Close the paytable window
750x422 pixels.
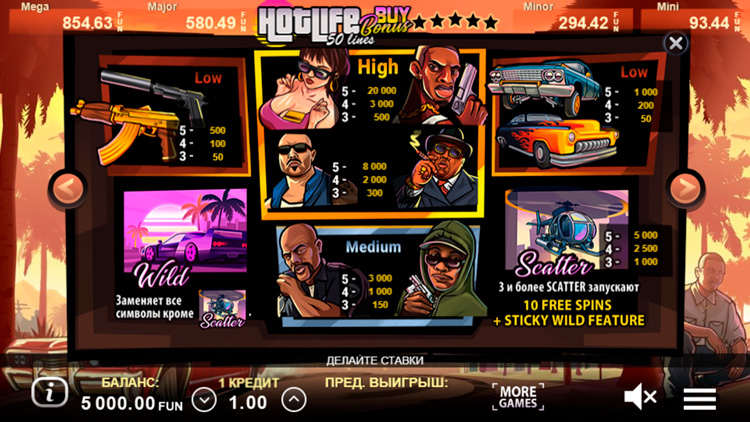coord(676,44)
